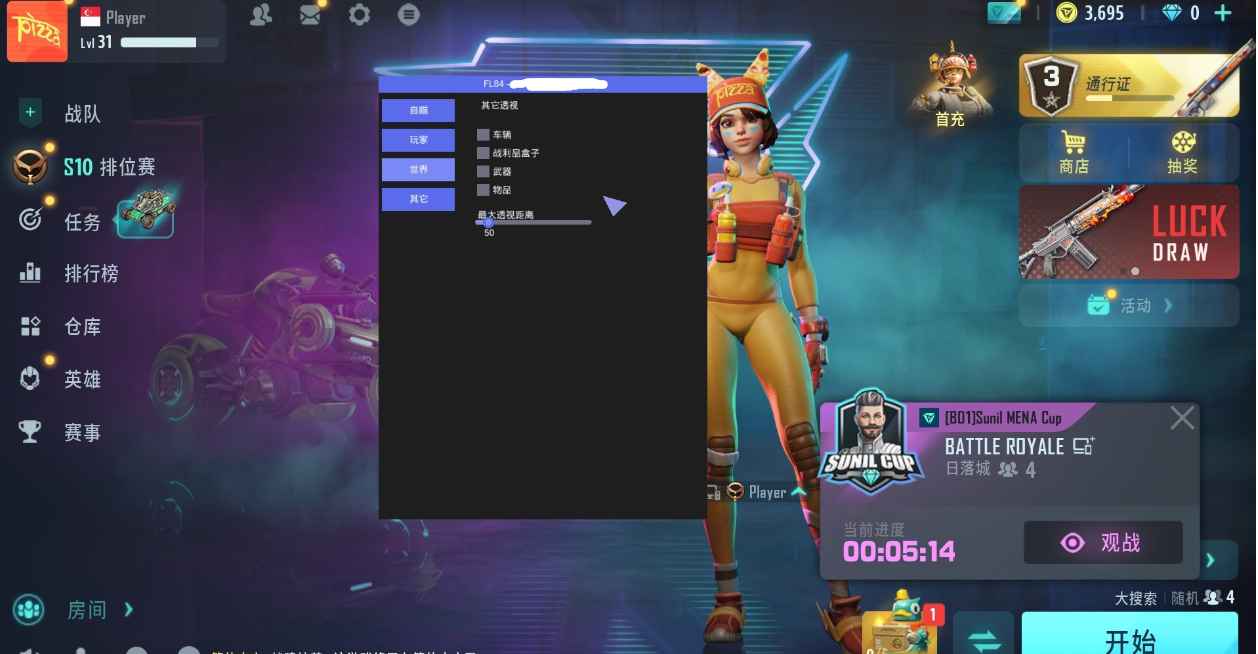Select S10 排位赛 ranked match

(x=108, y=167)
